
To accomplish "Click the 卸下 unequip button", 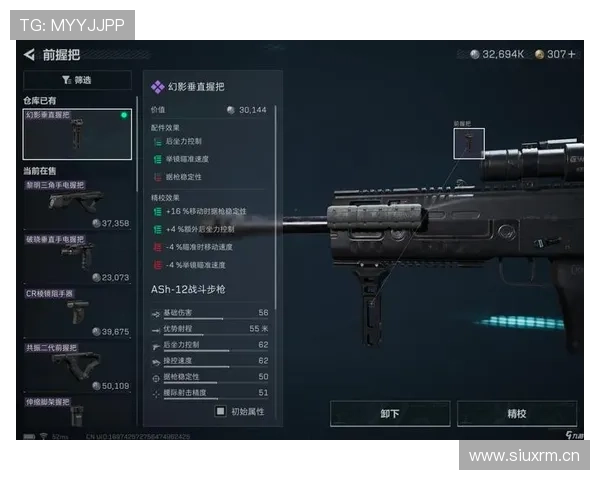I will [390, 413].
